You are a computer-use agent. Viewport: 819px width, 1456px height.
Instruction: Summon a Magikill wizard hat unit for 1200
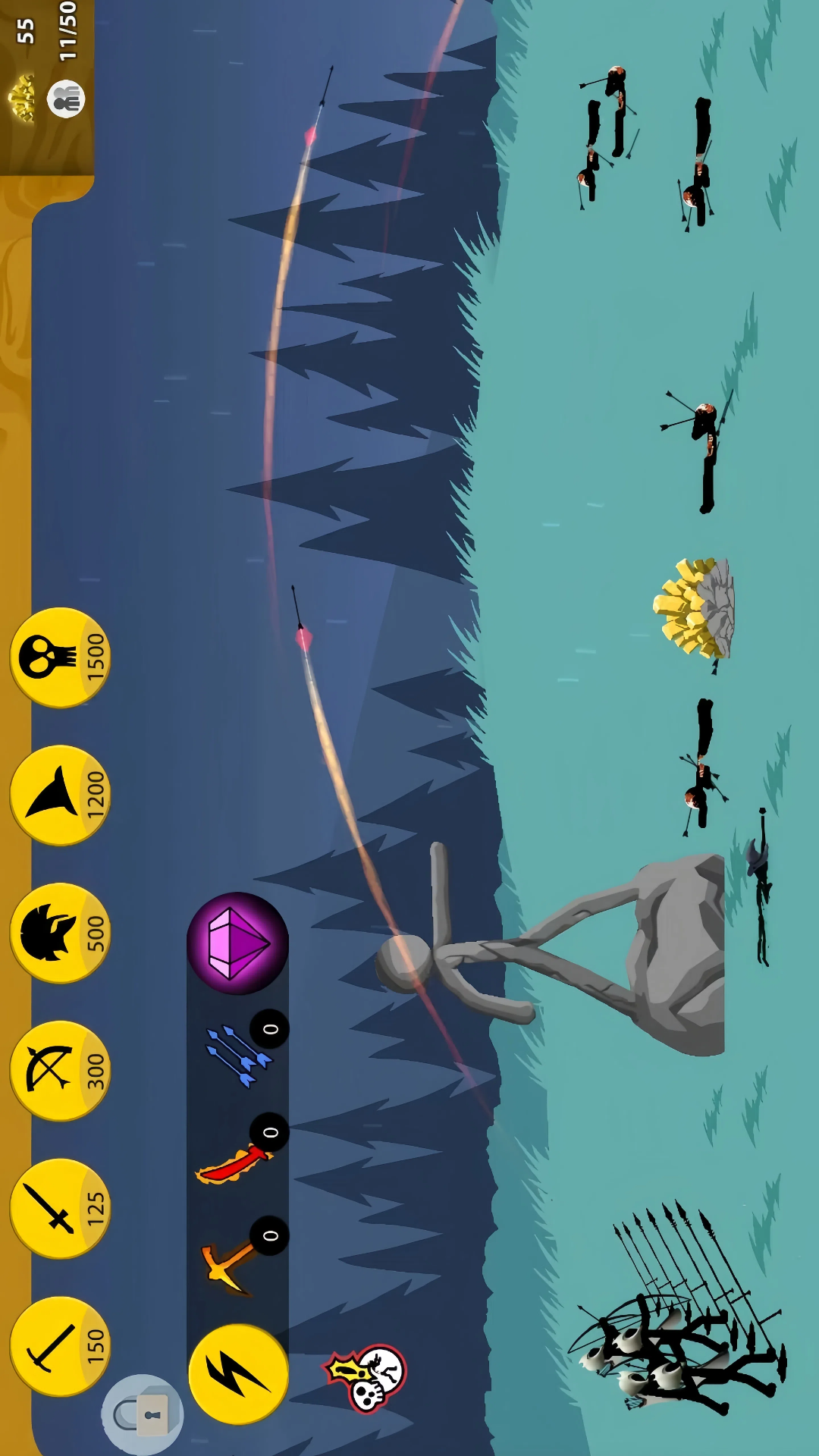(x=59, y=795)
